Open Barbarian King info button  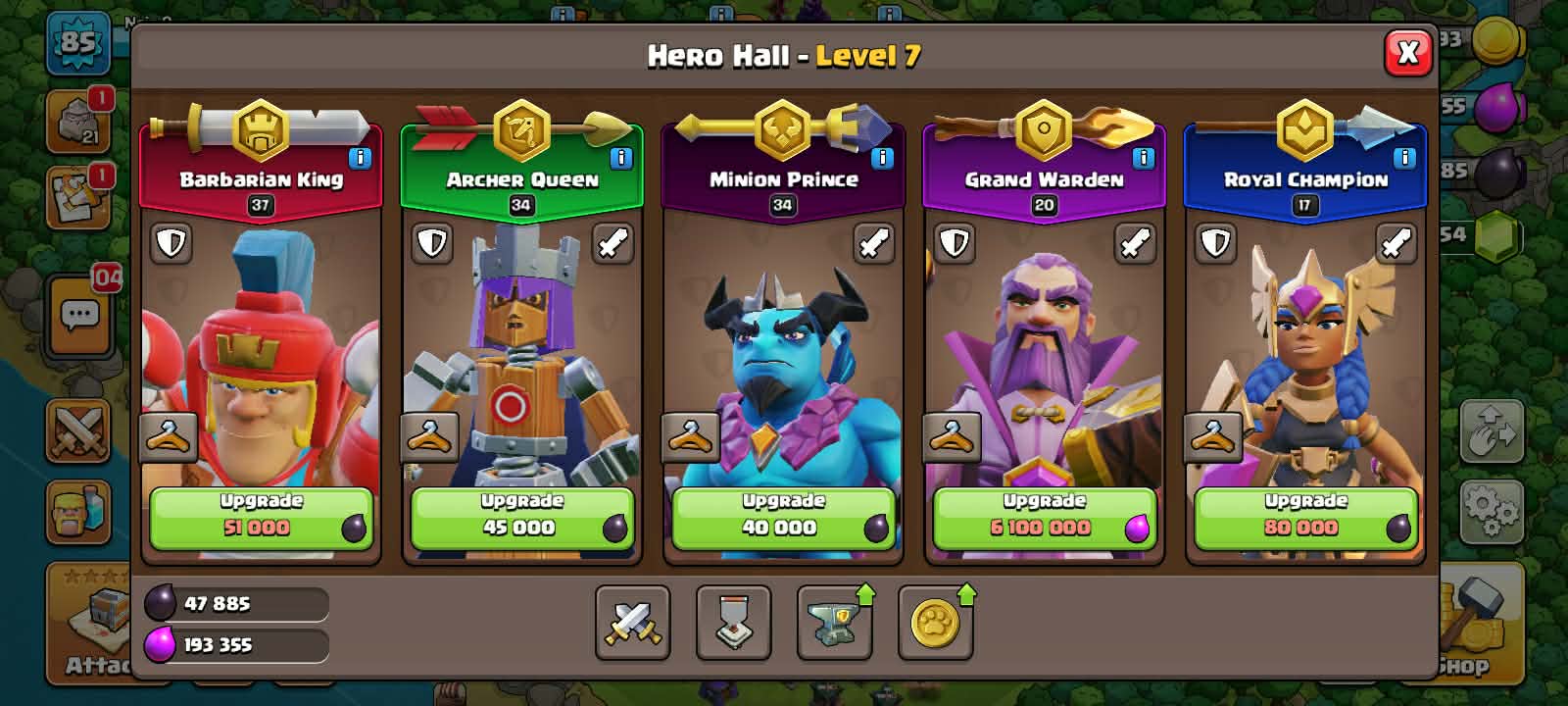360,158
